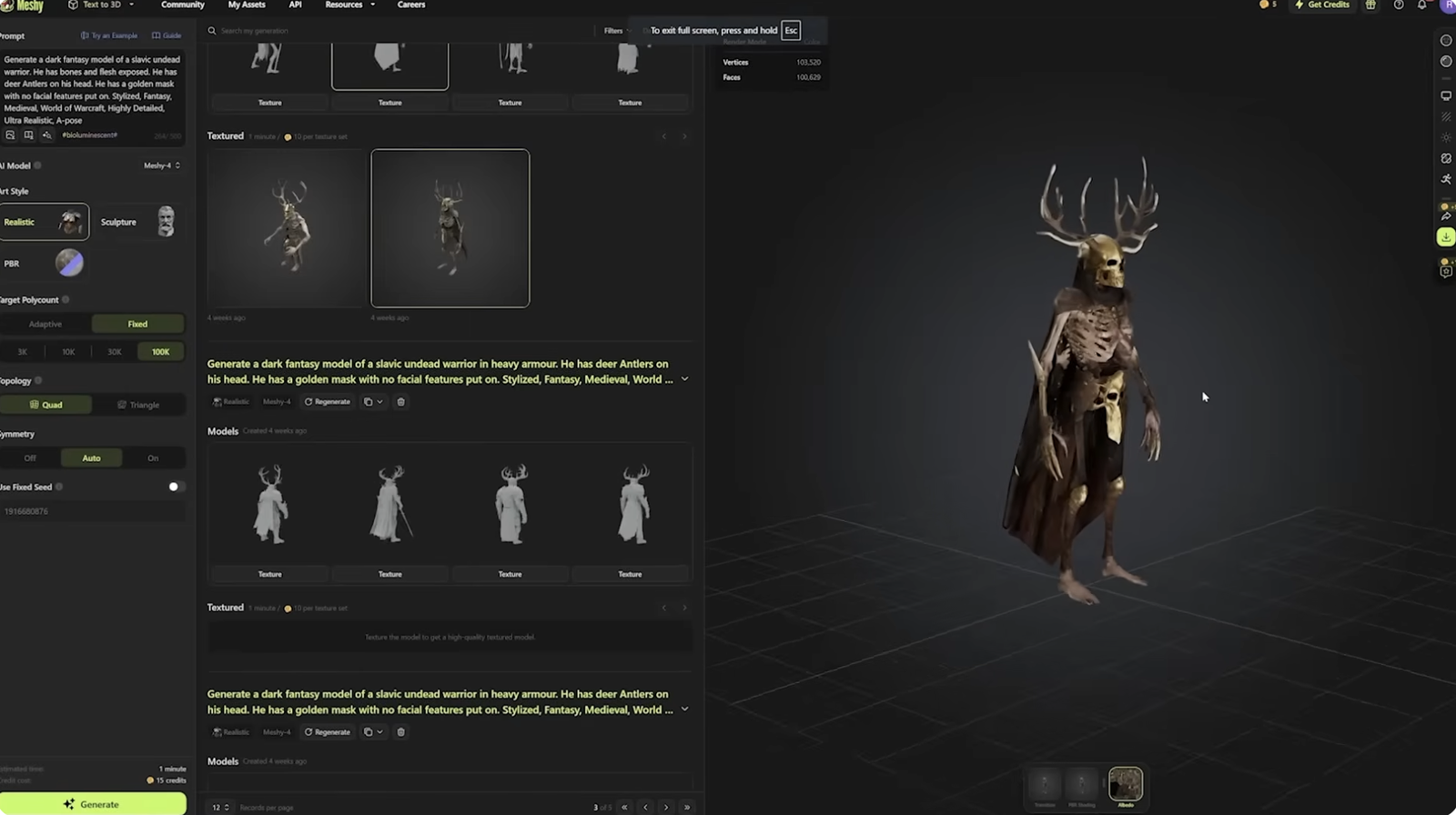Set target polycount to 30K
The height and width of the screenshot is (815, 1456).
pos(115,352)
